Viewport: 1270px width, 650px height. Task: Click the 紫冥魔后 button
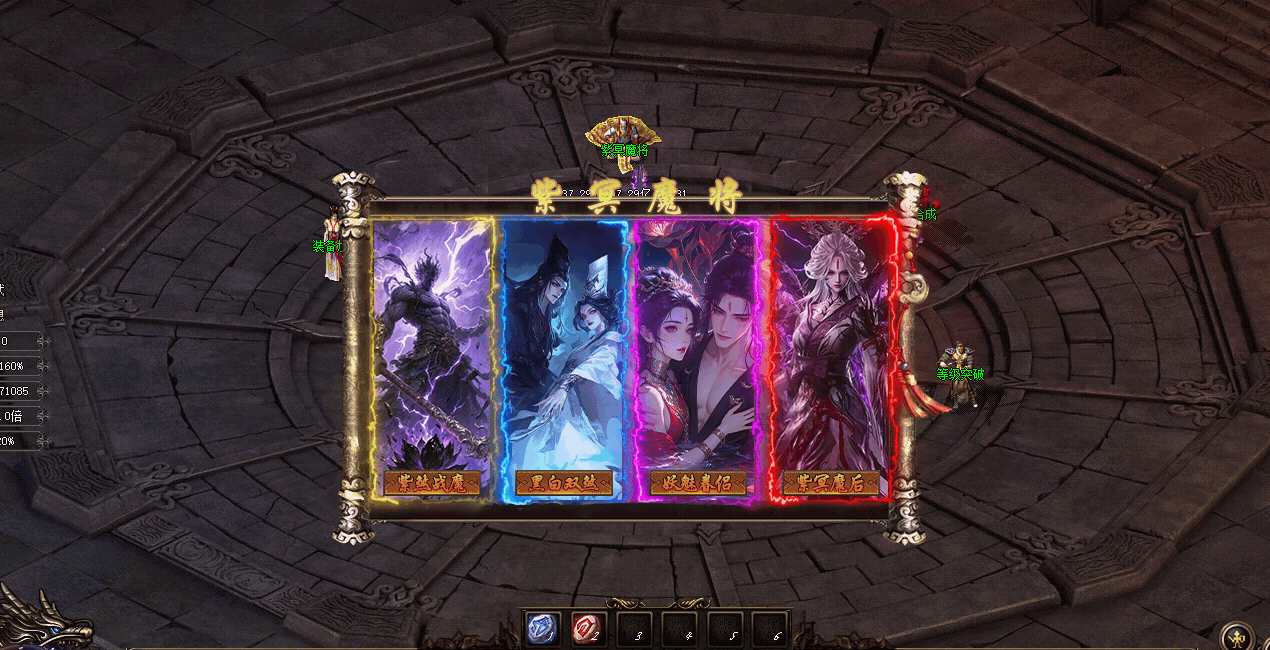[x=830, y=483]
